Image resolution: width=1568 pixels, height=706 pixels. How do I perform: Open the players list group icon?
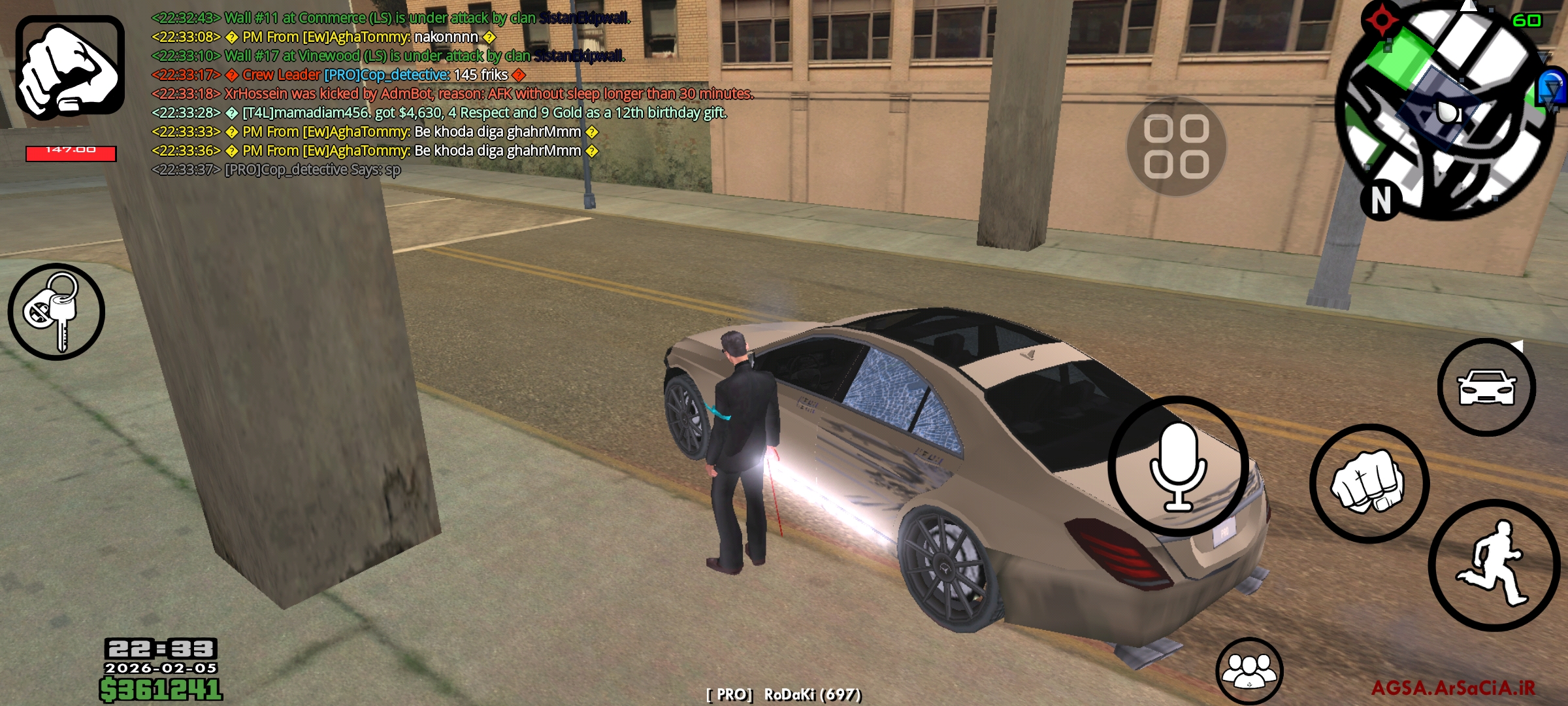coord(1249,671)
